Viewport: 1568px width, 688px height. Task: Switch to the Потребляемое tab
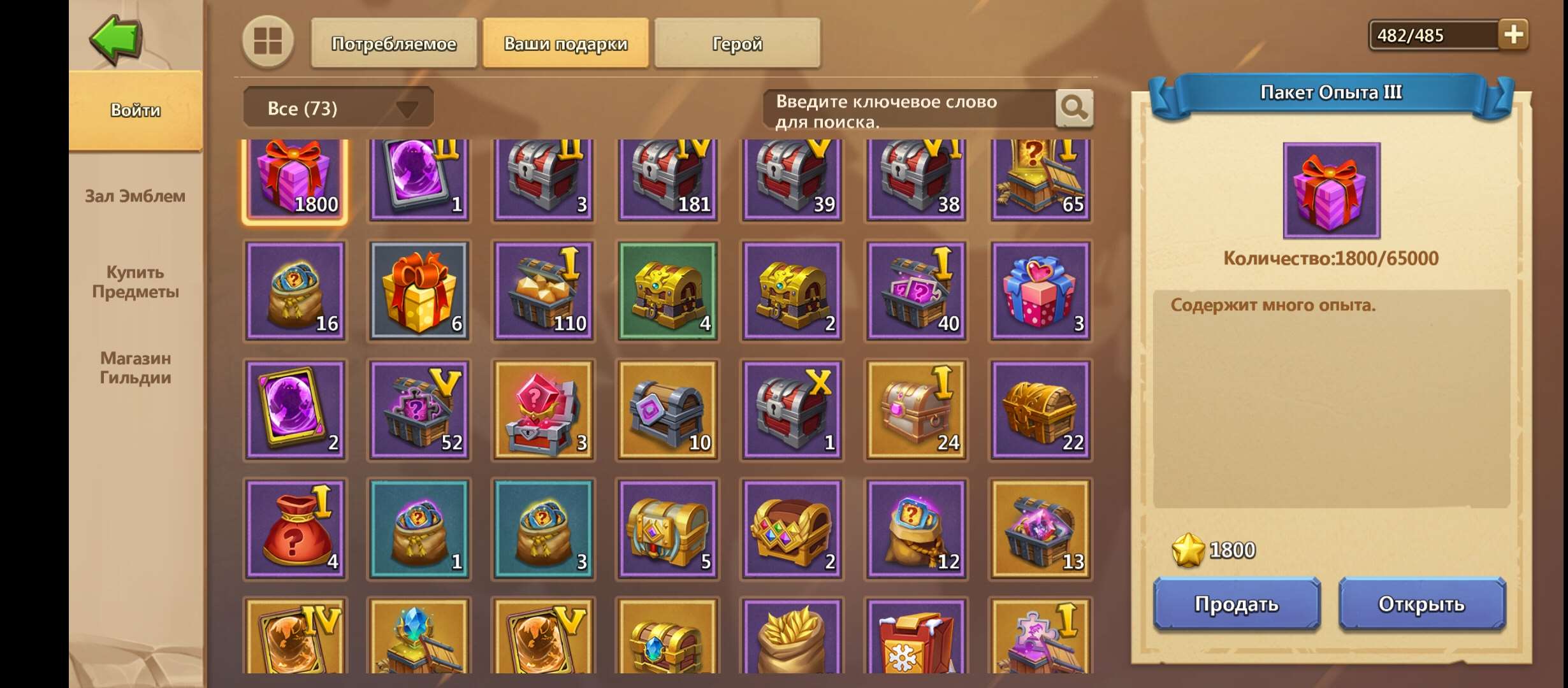(x=393, y=43)
